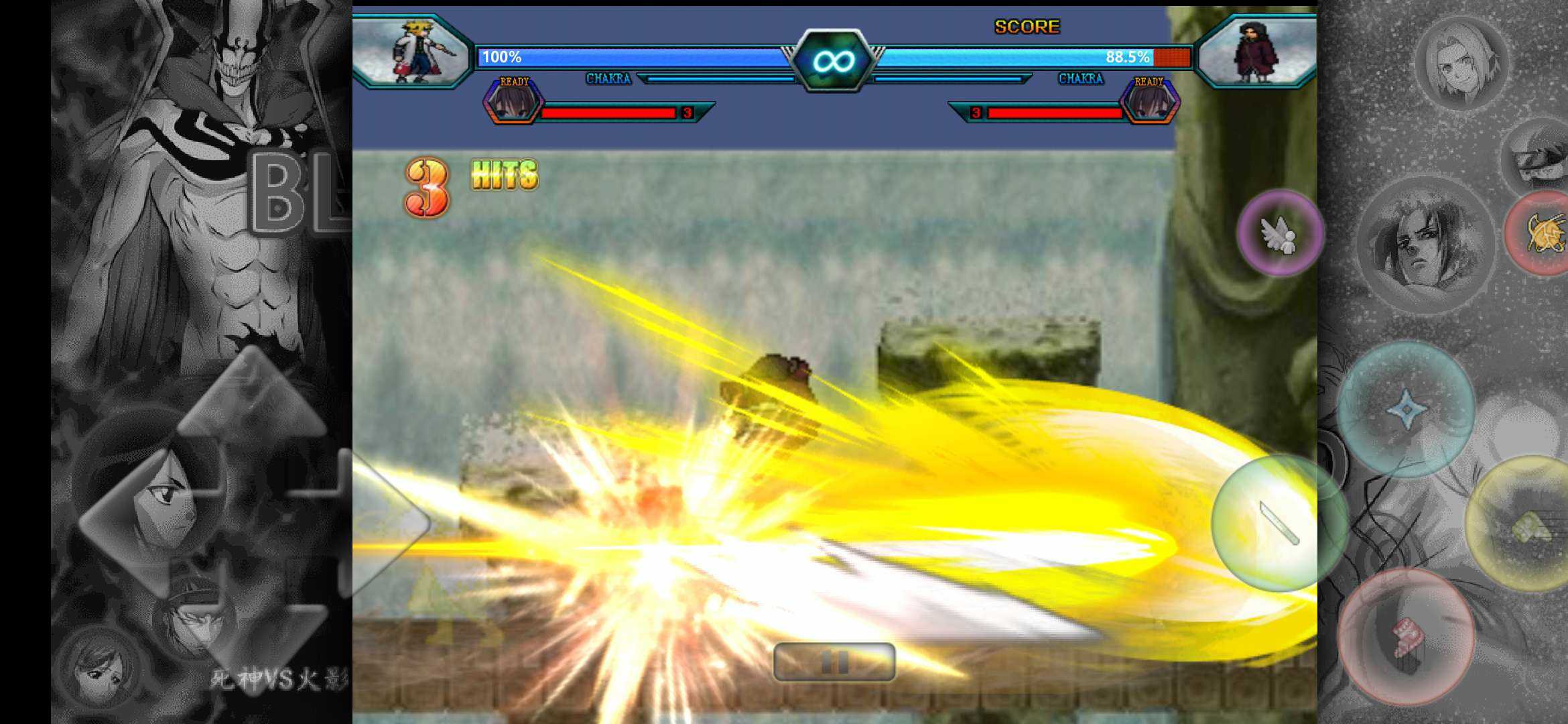
Task: Click the SCORE label at the top
Action: tap(1027, 27)
